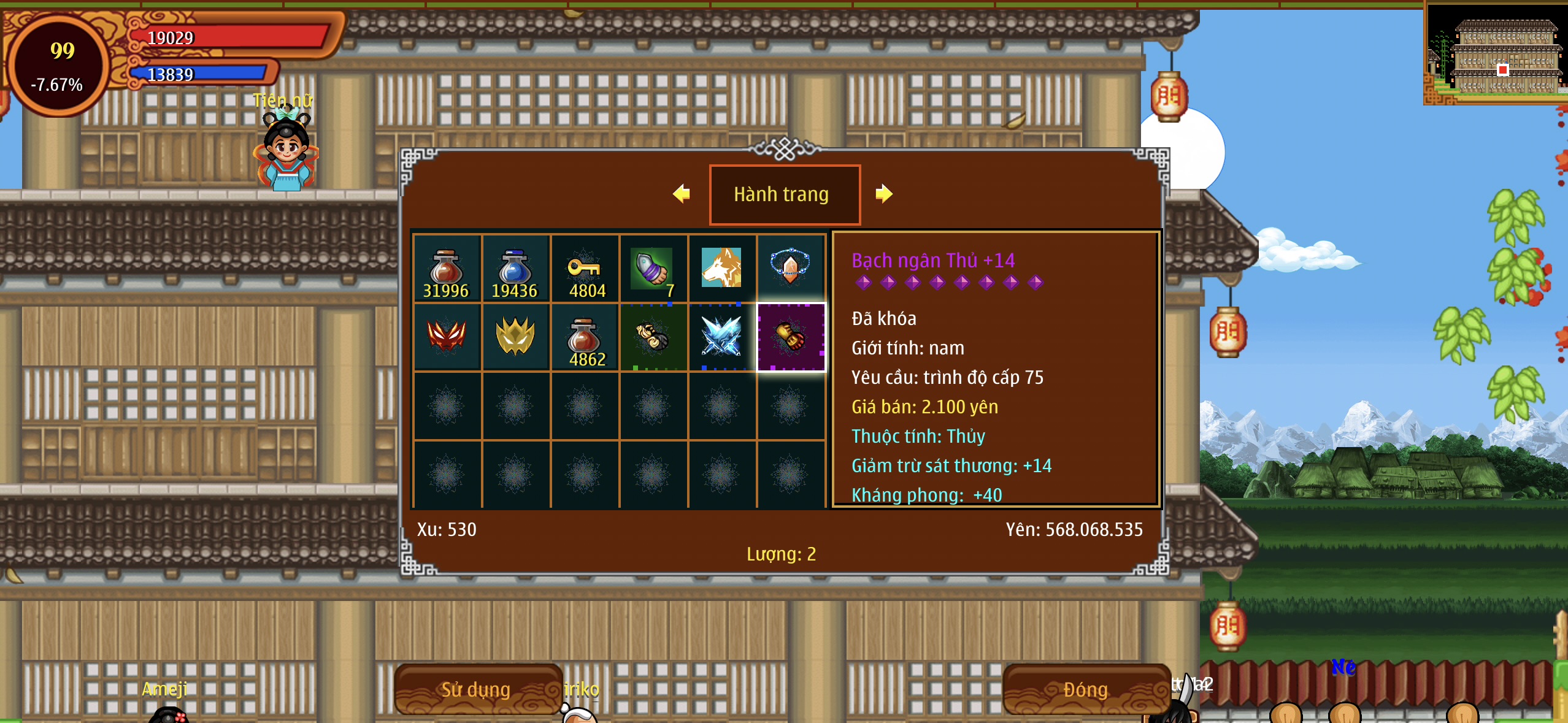The image size is (1568, 723).
Task: Select the red potion stack of 4862
Action: tap(584, 337)
